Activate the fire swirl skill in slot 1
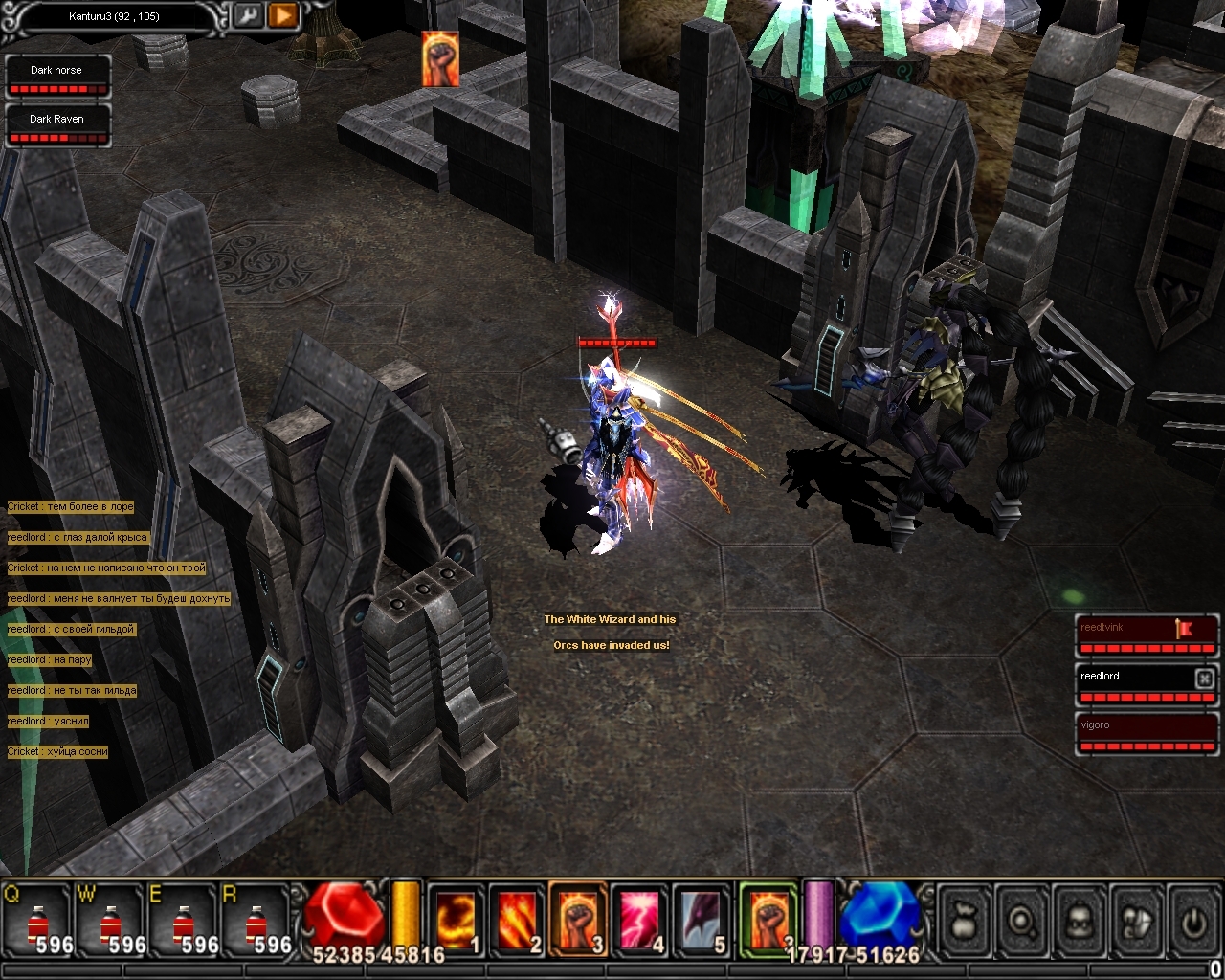 455,920
